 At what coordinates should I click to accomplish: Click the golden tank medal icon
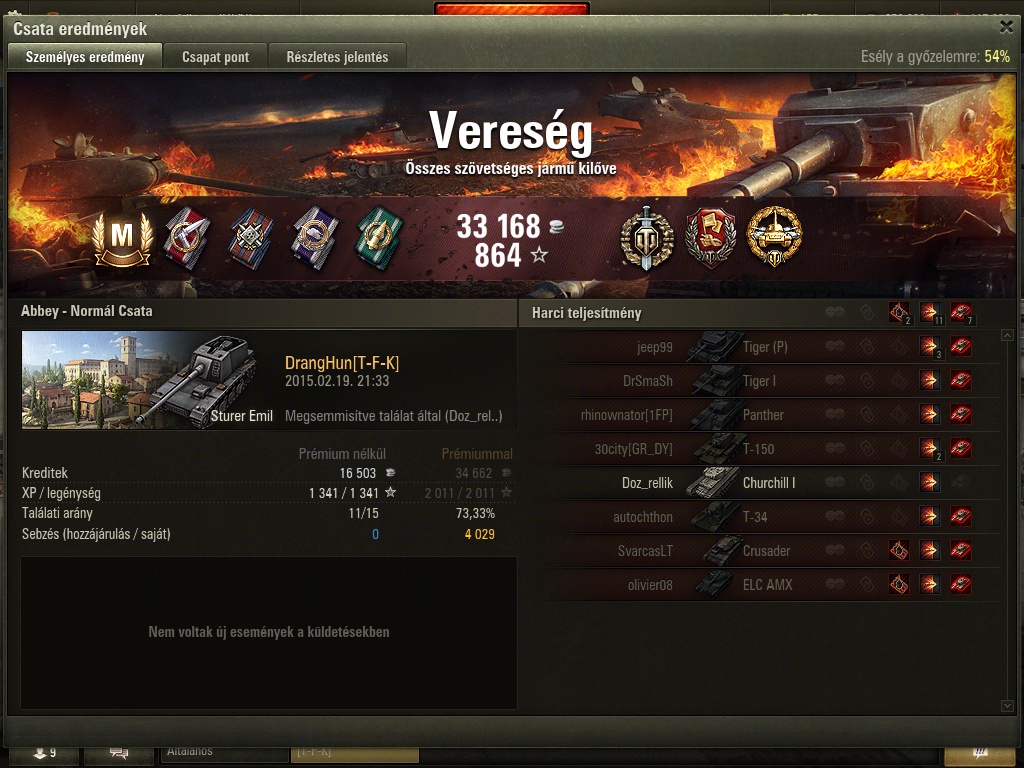[x=774, y=238]
